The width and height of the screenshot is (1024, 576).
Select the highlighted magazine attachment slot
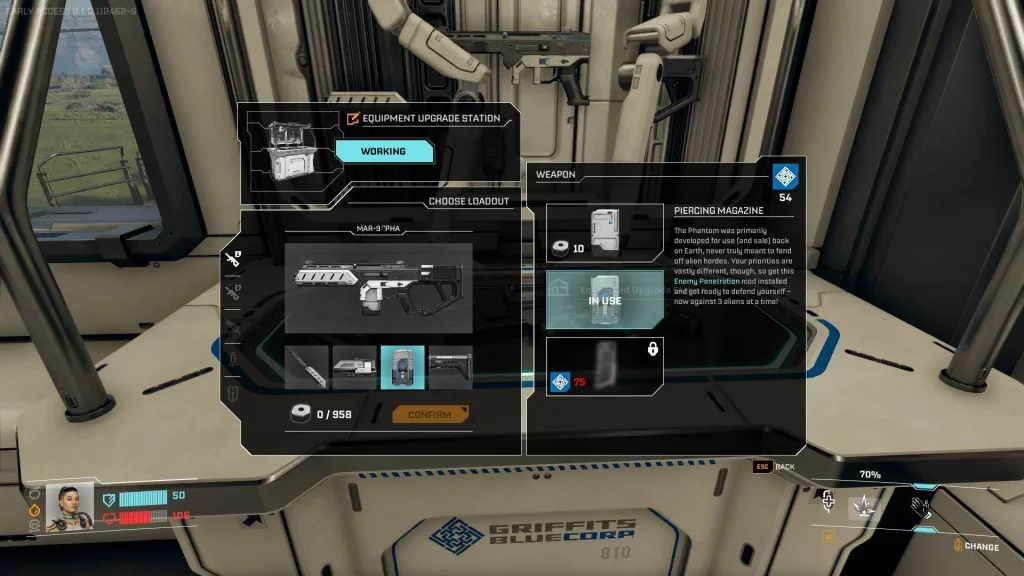tap(402, 367)
